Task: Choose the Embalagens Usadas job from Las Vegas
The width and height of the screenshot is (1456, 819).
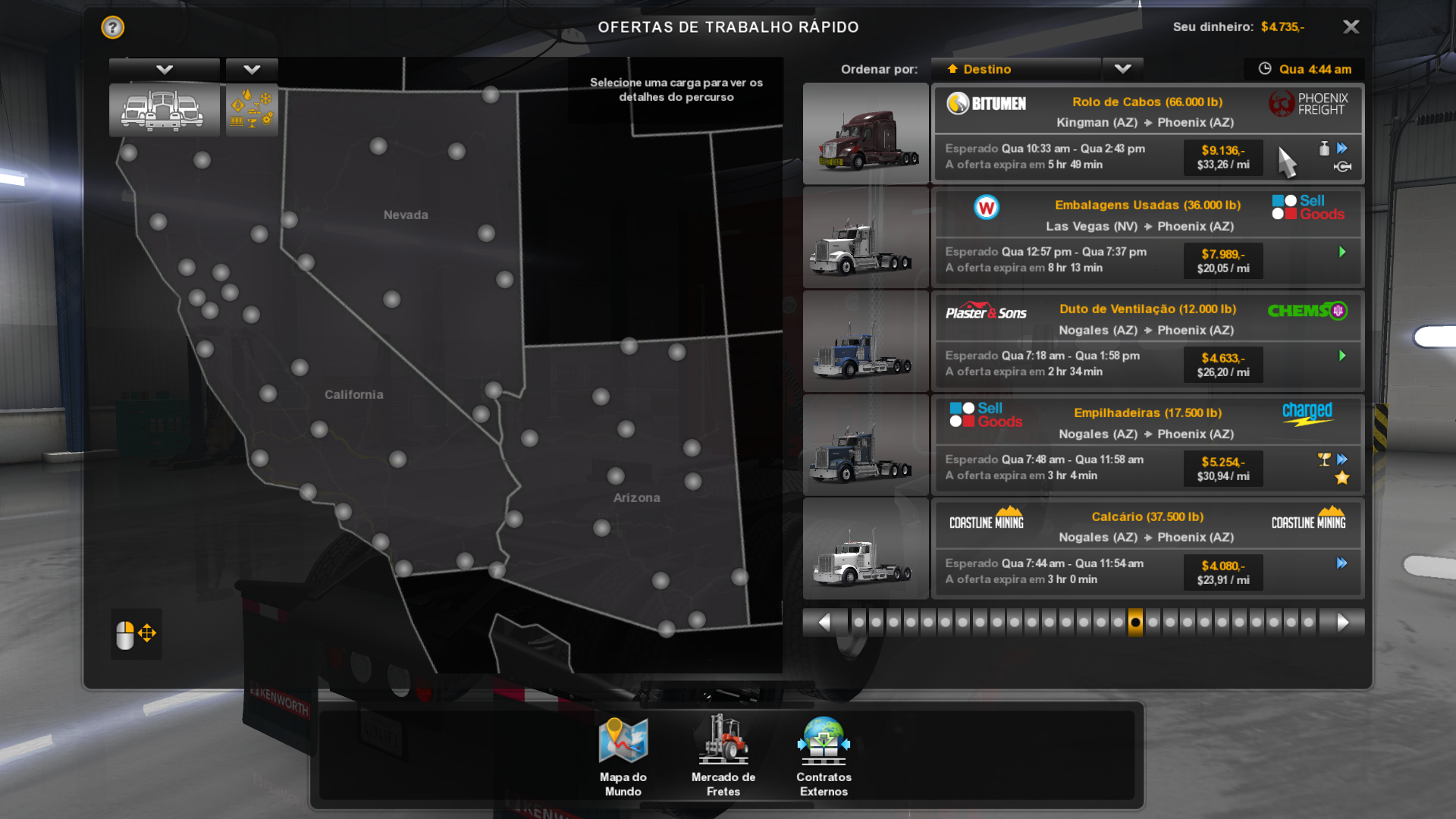Action: (1147, 237)
